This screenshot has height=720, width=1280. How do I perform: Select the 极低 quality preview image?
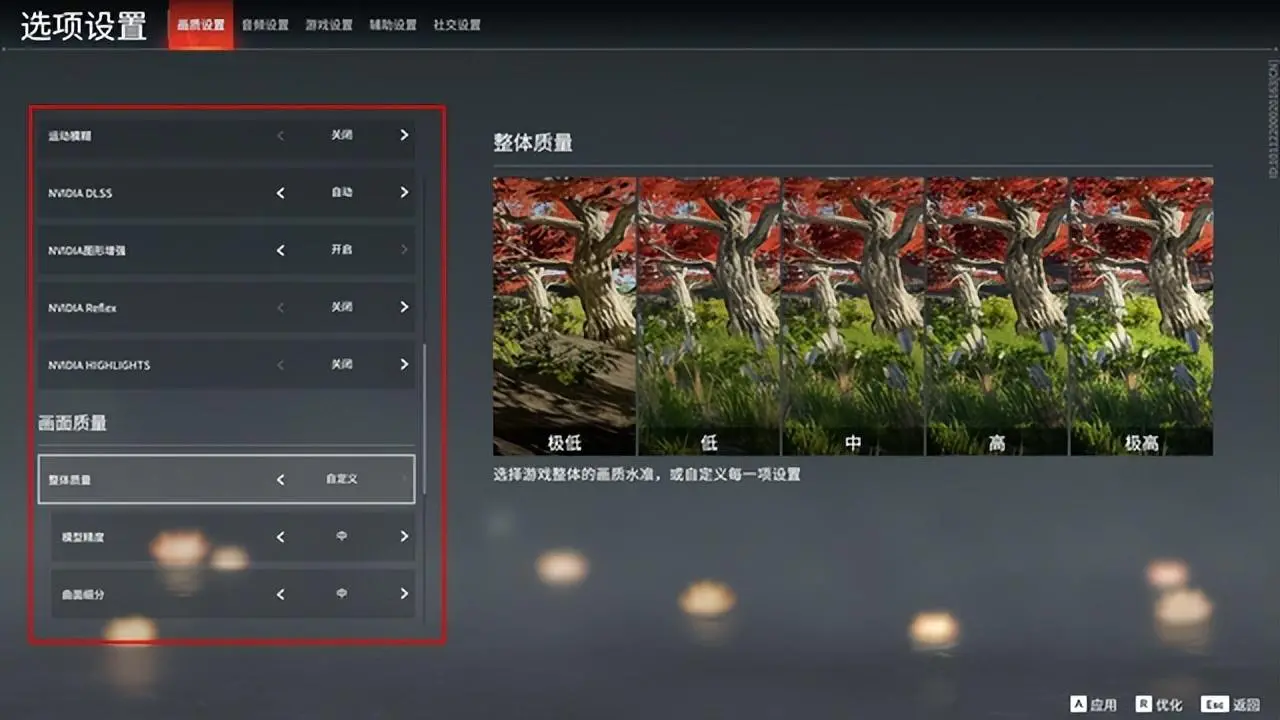[562, 310]
